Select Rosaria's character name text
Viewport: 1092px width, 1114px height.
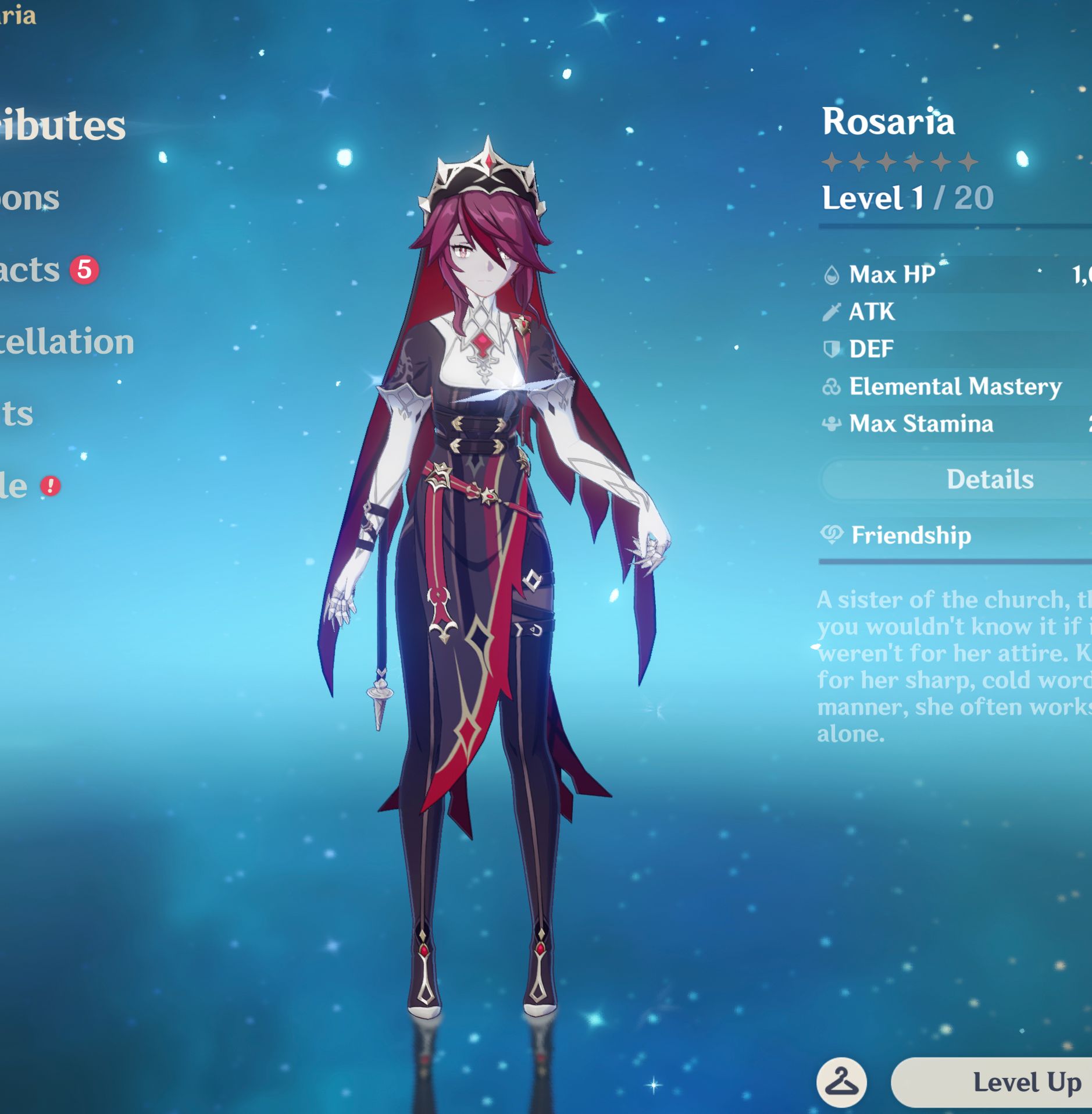pos(890,123)
